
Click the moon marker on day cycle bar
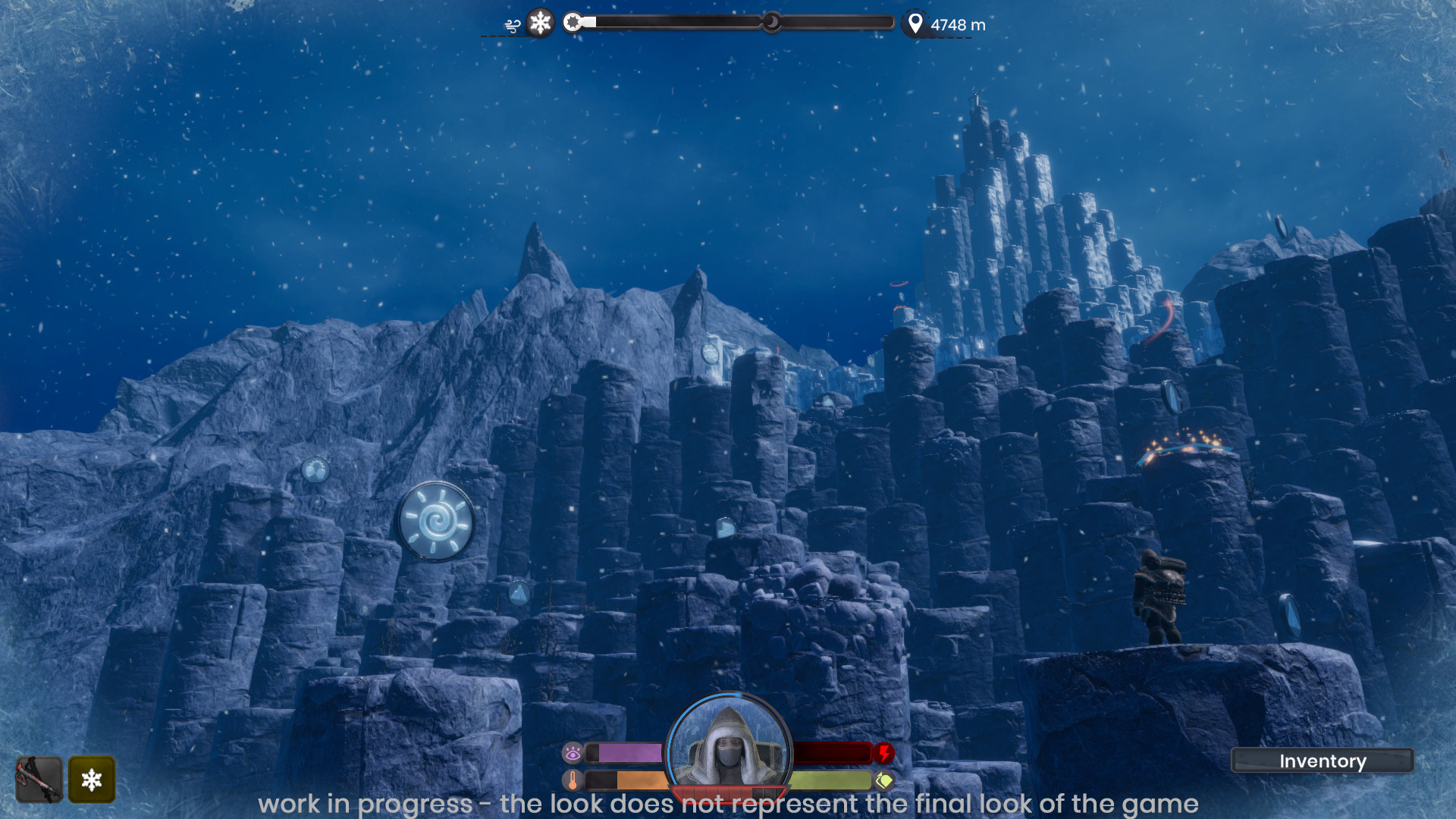771,22
